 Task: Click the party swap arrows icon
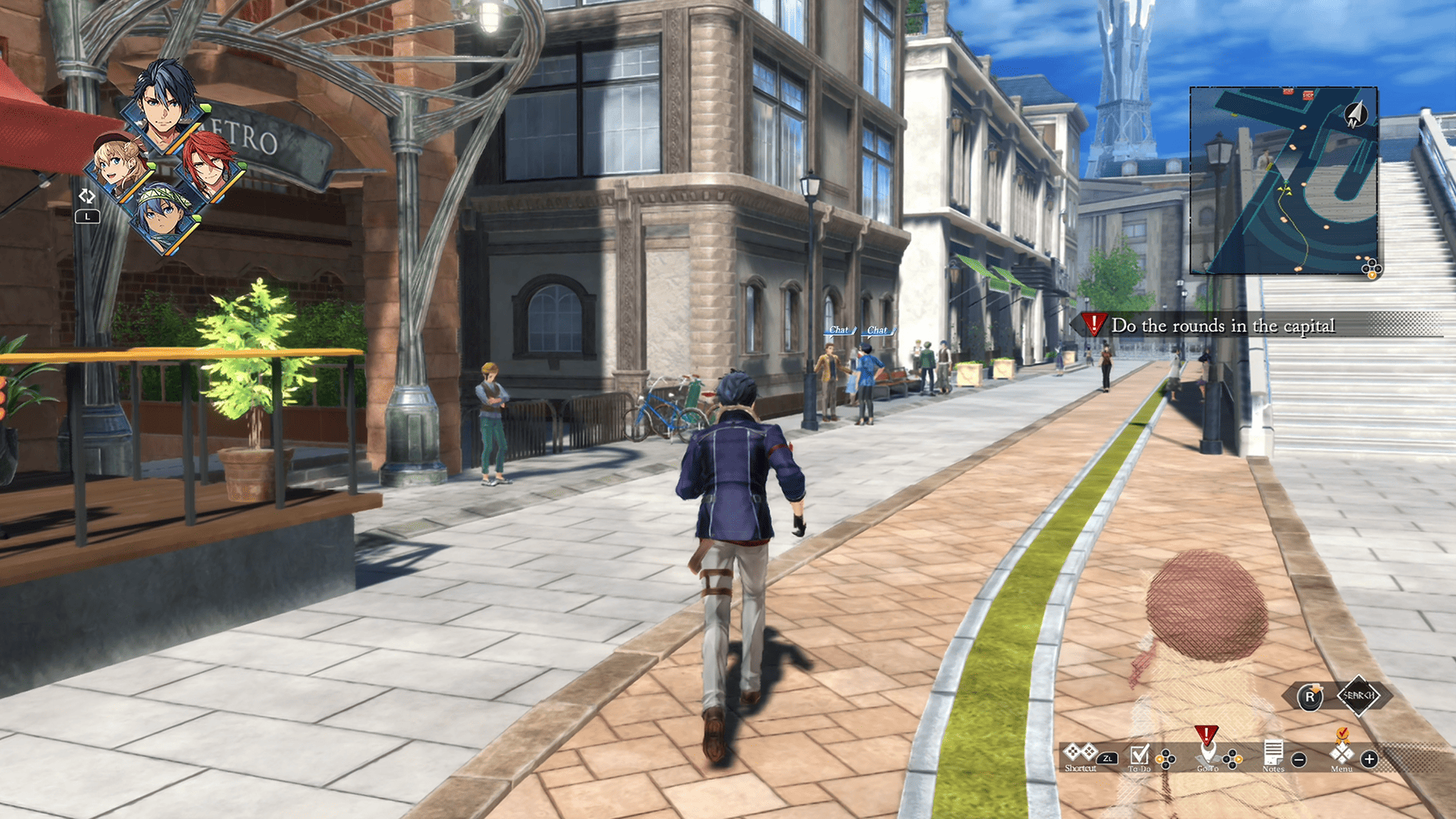click(x=86, y=197)
